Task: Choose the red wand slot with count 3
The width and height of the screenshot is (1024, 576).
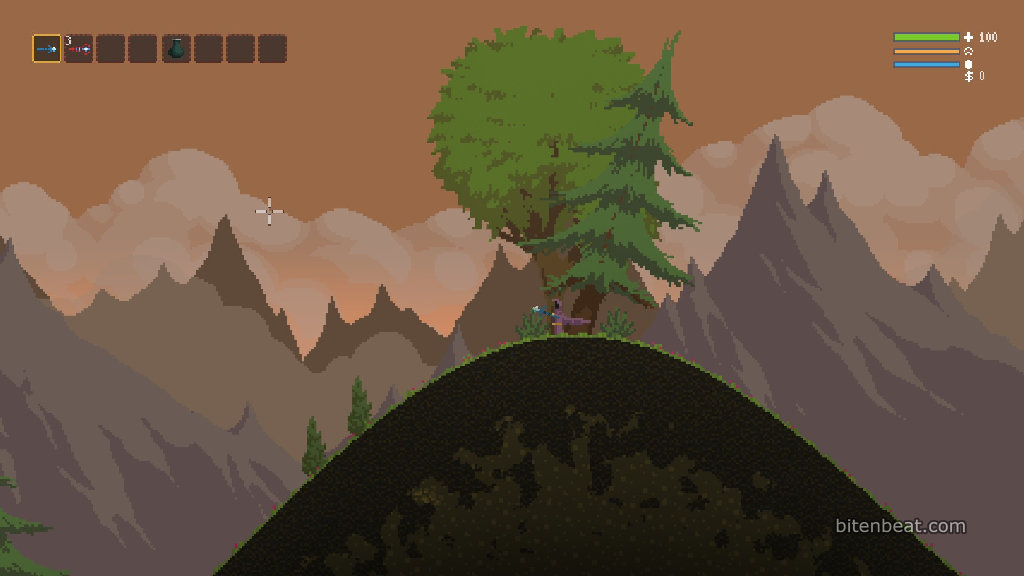Action: [79, 49]
